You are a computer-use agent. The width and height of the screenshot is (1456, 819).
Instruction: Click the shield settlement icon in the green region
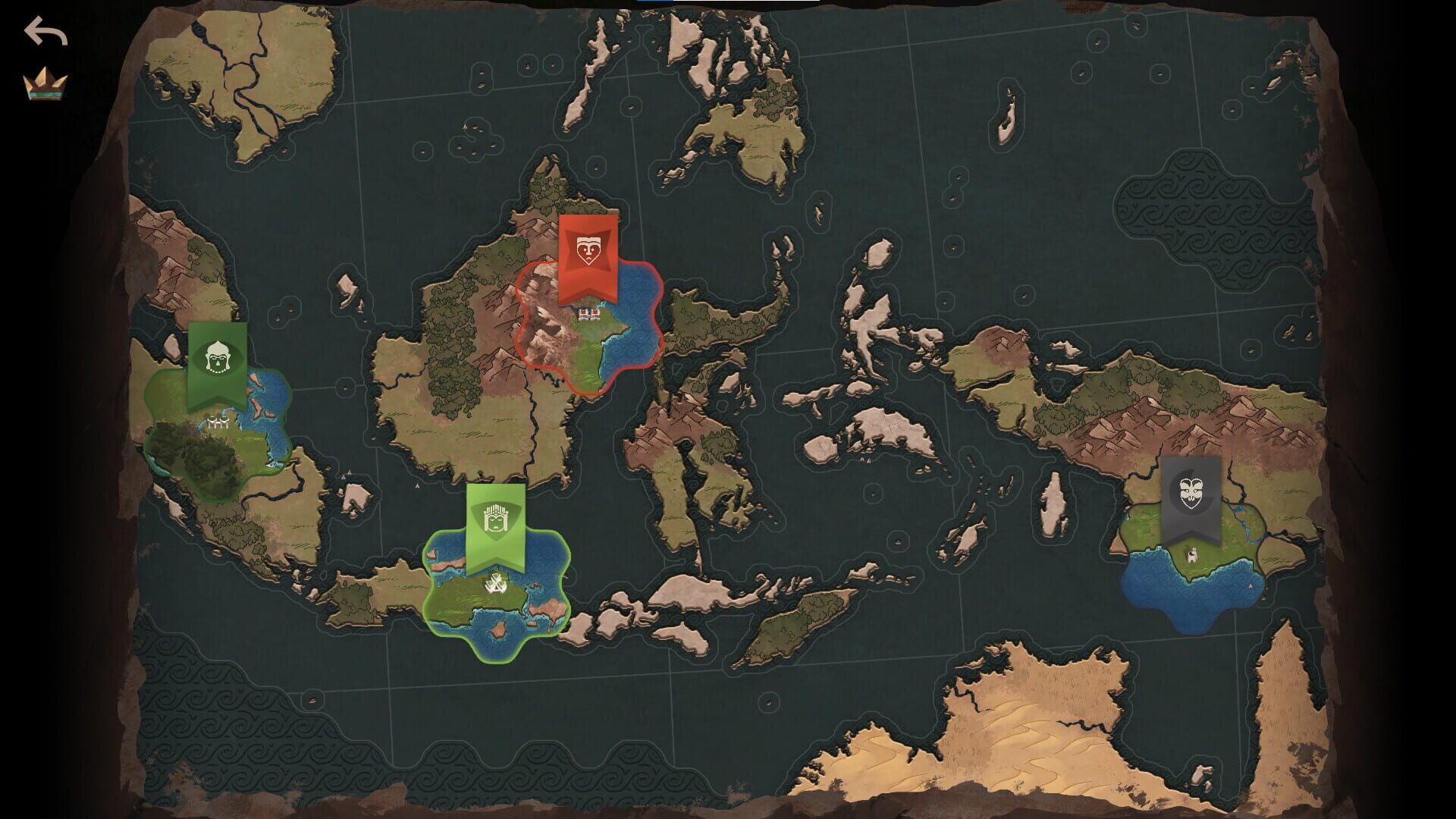point(495,584)
